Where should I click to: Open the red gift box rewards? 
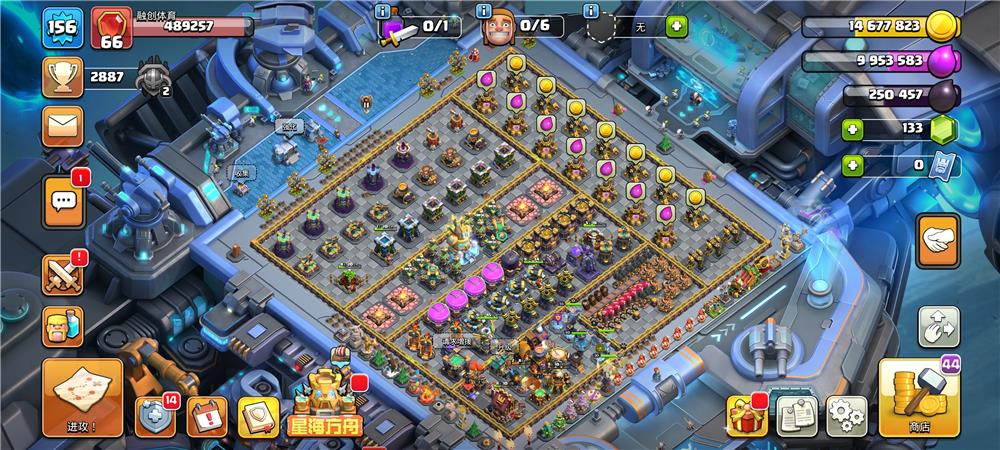(x=745, y=415)
